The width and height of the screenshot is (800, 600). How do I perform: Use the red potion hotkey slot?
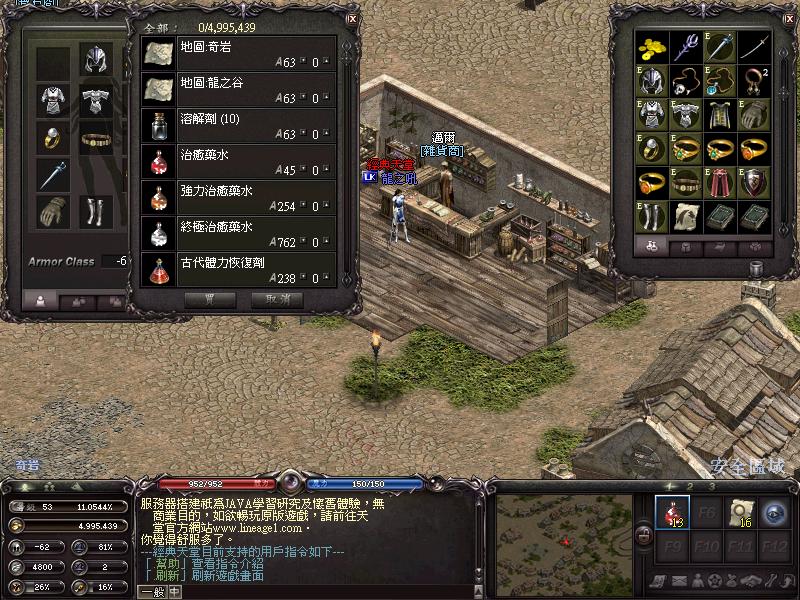[x=672, y=512]
